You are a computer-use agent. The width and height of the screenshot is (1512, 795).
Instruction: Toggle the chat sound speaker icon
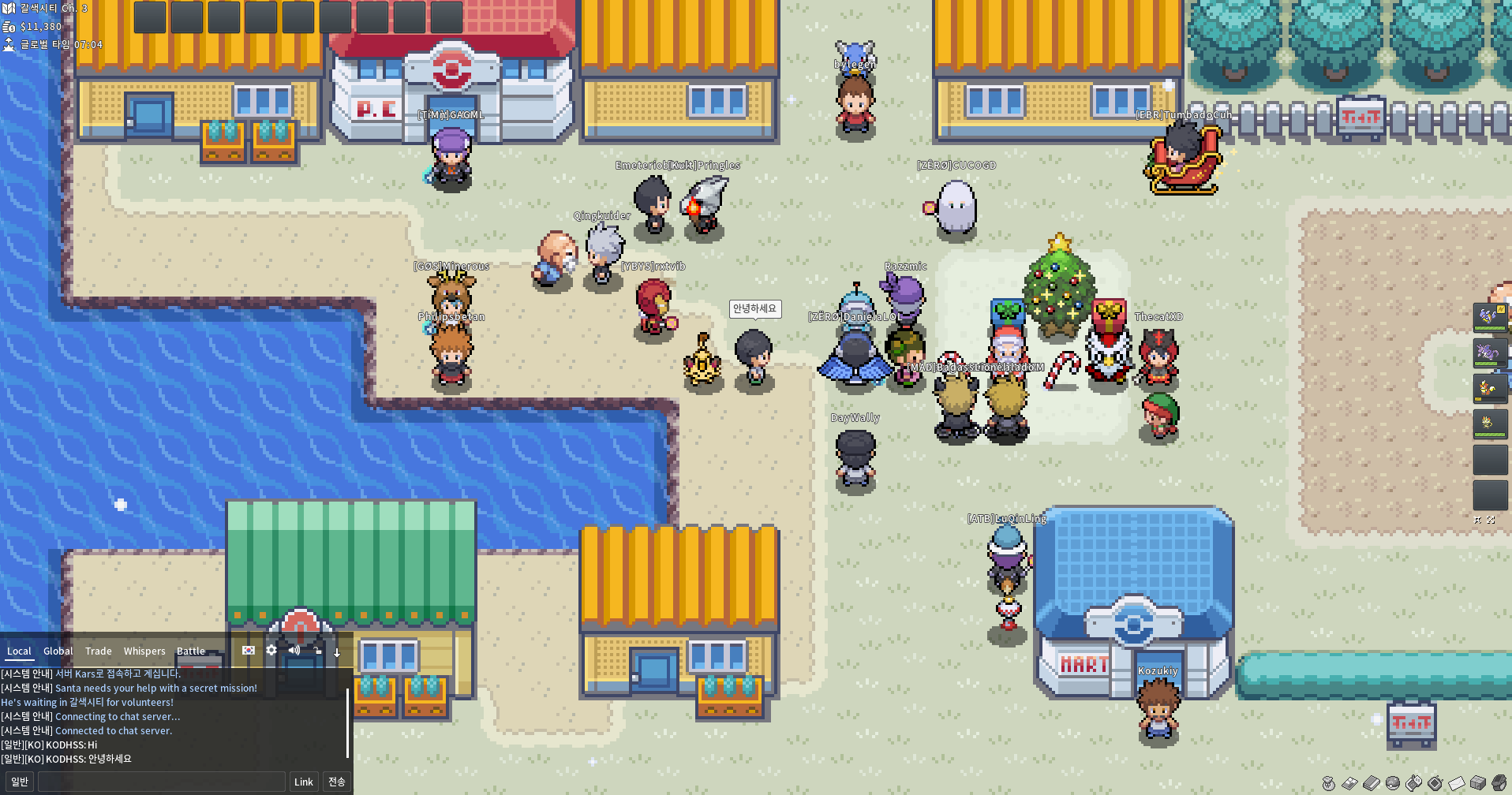(x=294, y=651)
